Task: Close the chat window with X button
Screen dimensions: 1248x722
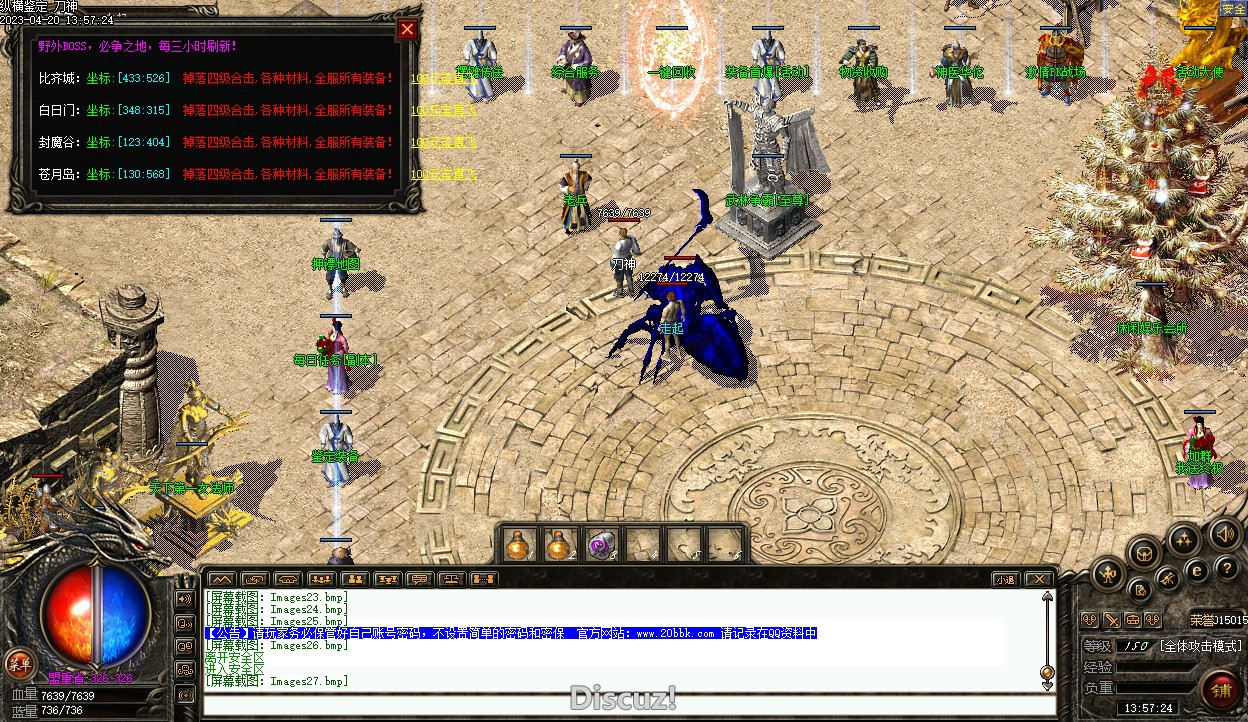Action: point(1039,579)
